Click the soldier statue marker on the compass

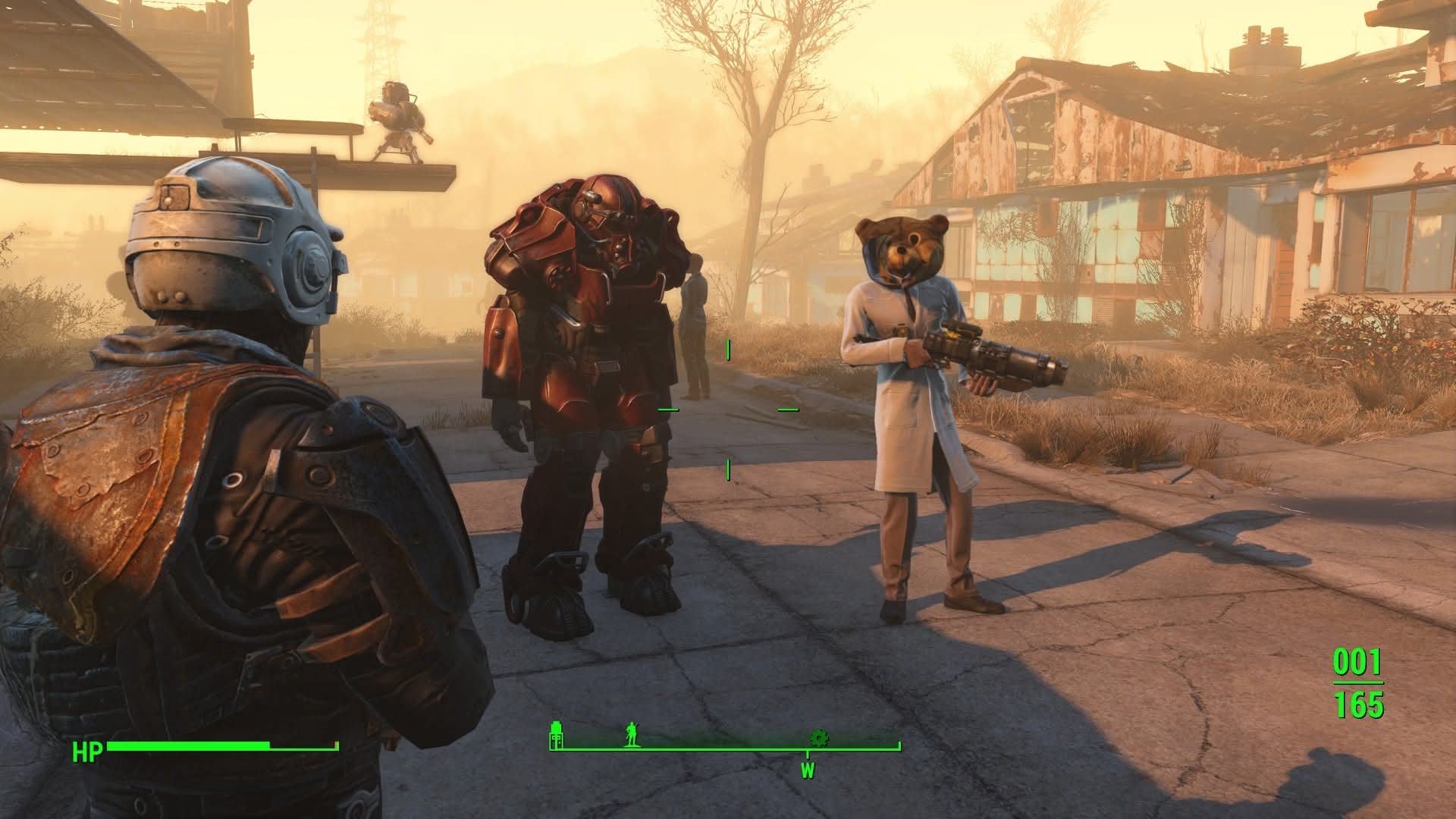tap(631, 734)
